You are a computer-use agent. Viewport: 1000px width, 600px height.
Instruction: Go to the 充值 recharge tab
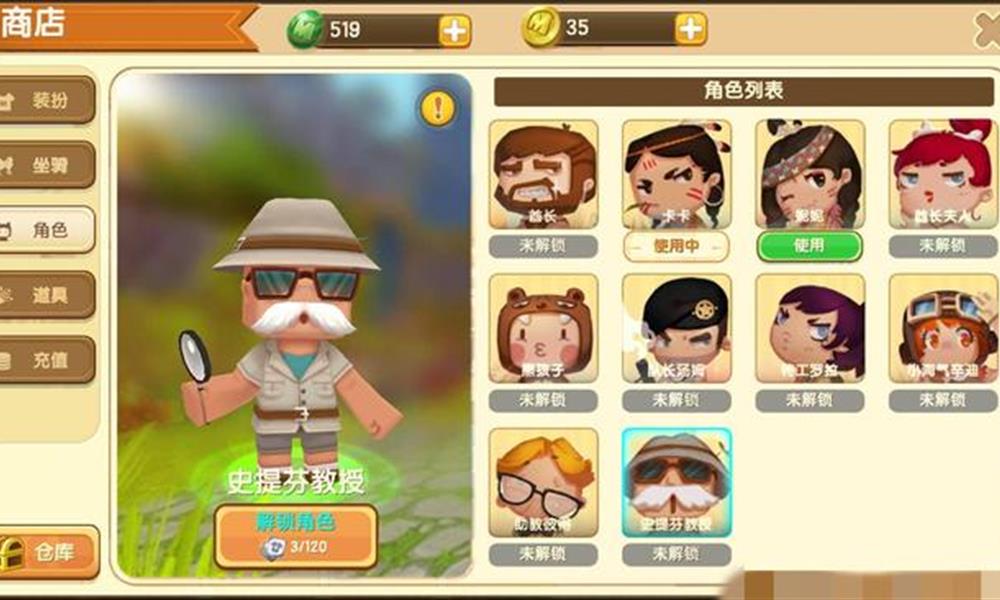(48, 360)
